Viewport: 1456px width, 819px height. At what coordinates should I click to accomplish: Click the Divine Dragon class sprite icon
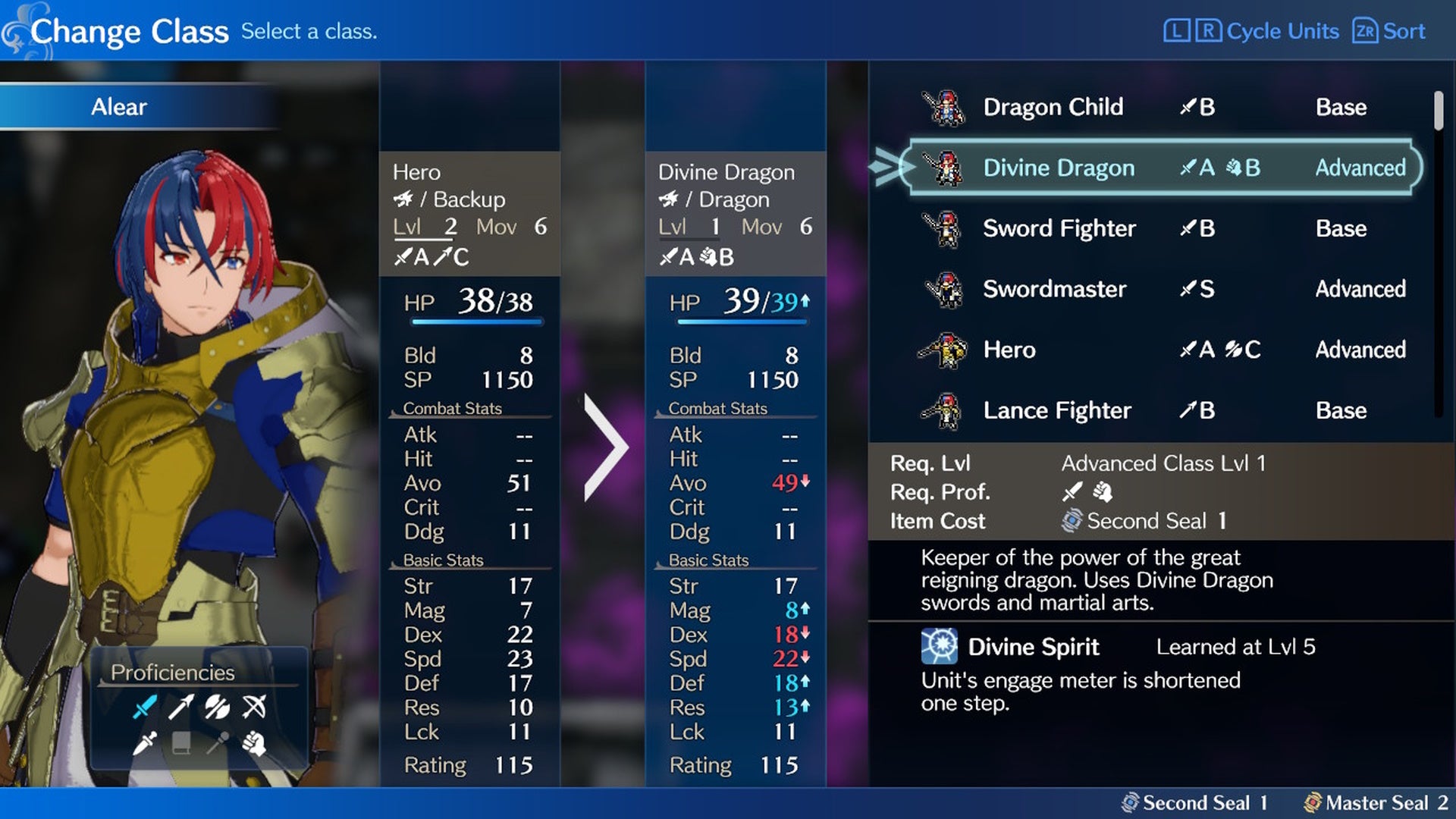[947, 168]
